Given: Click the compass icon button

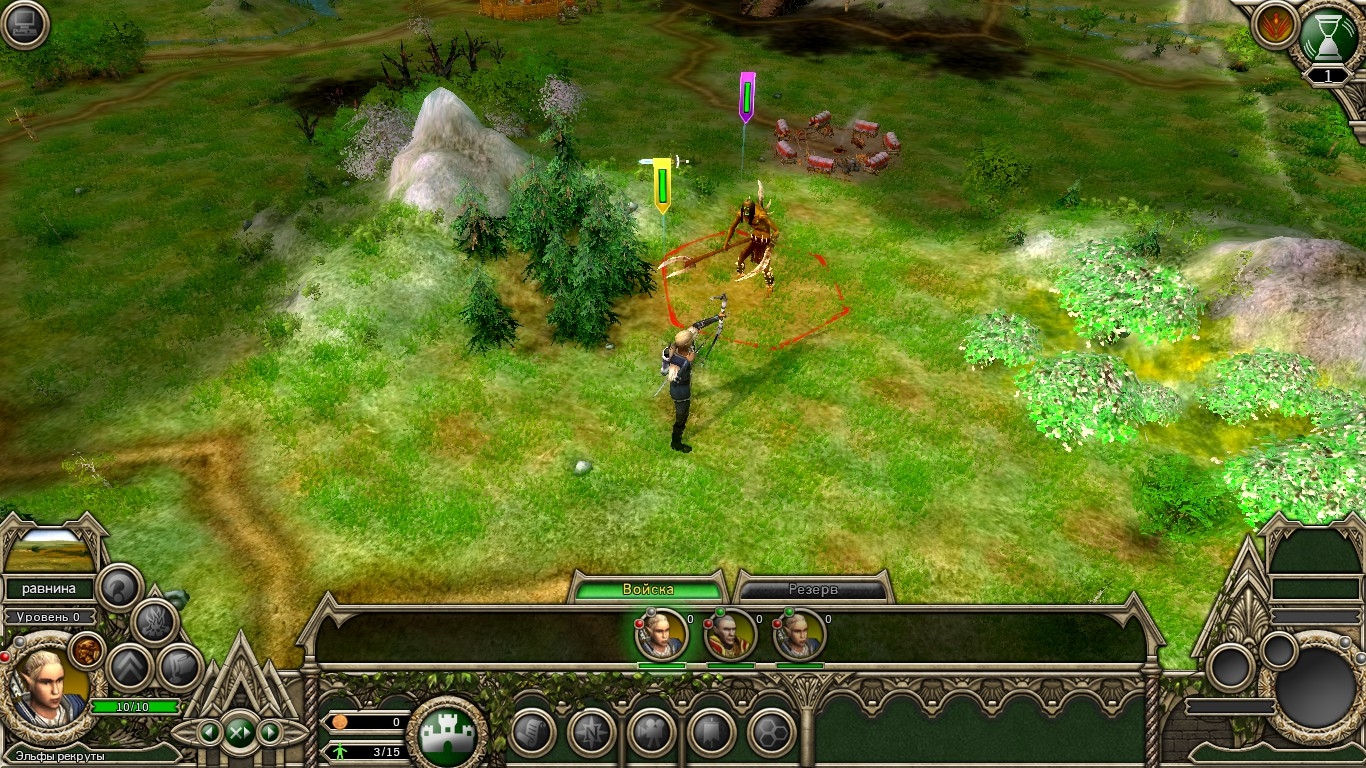Looking at the screenshot, I should (x=591, y=732).
